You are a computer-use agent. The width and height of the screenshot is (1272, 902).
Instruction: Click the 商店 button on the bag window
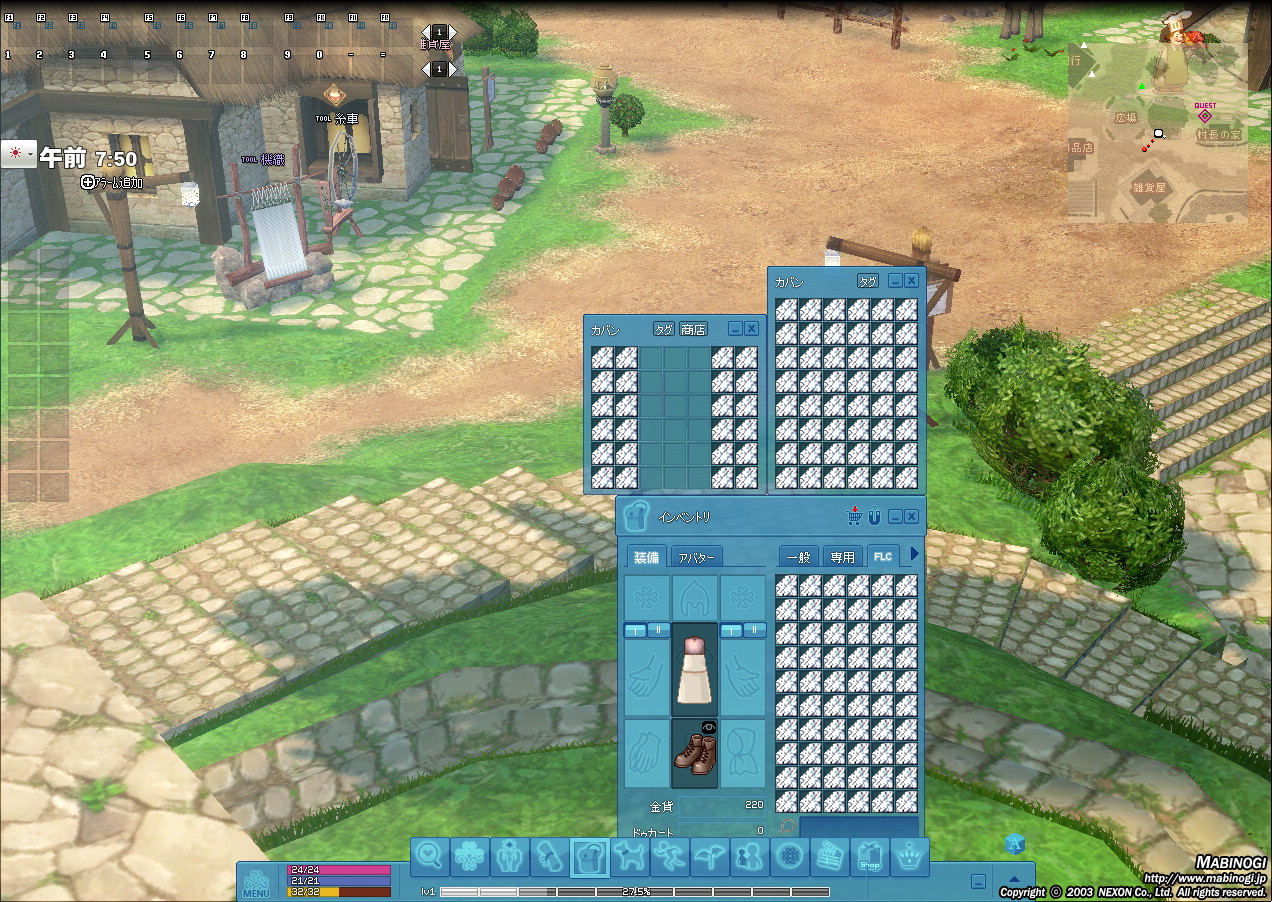(693, 329)
